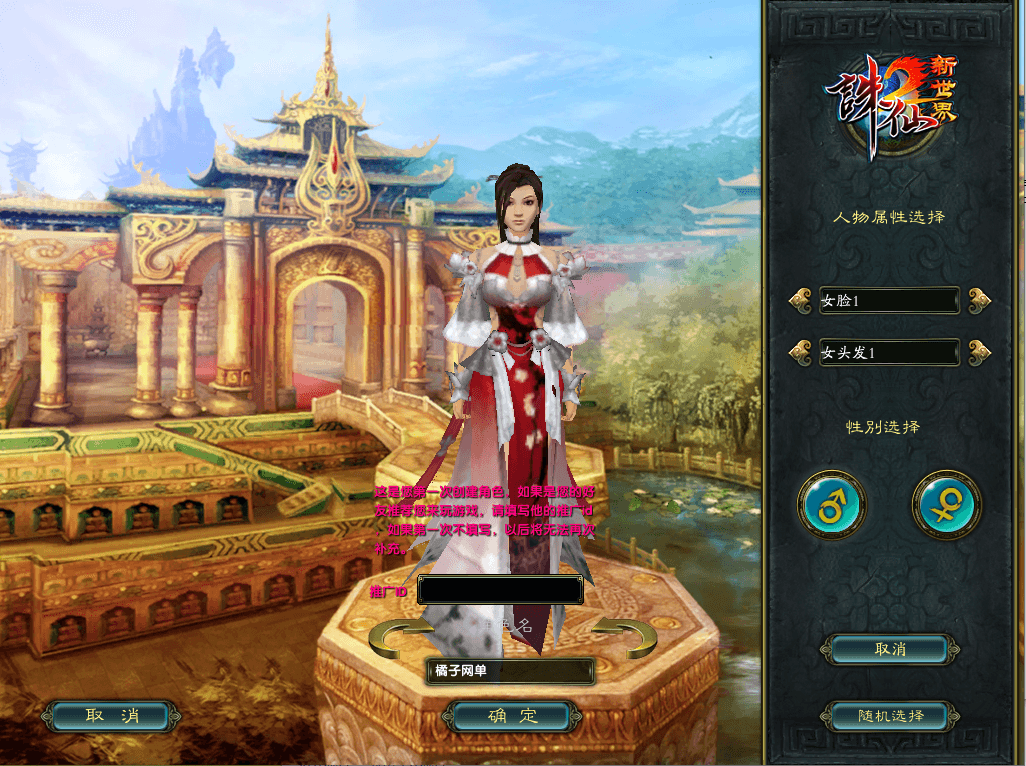
Task: Switch to previous face with left arrow
Action: point(800,299)
